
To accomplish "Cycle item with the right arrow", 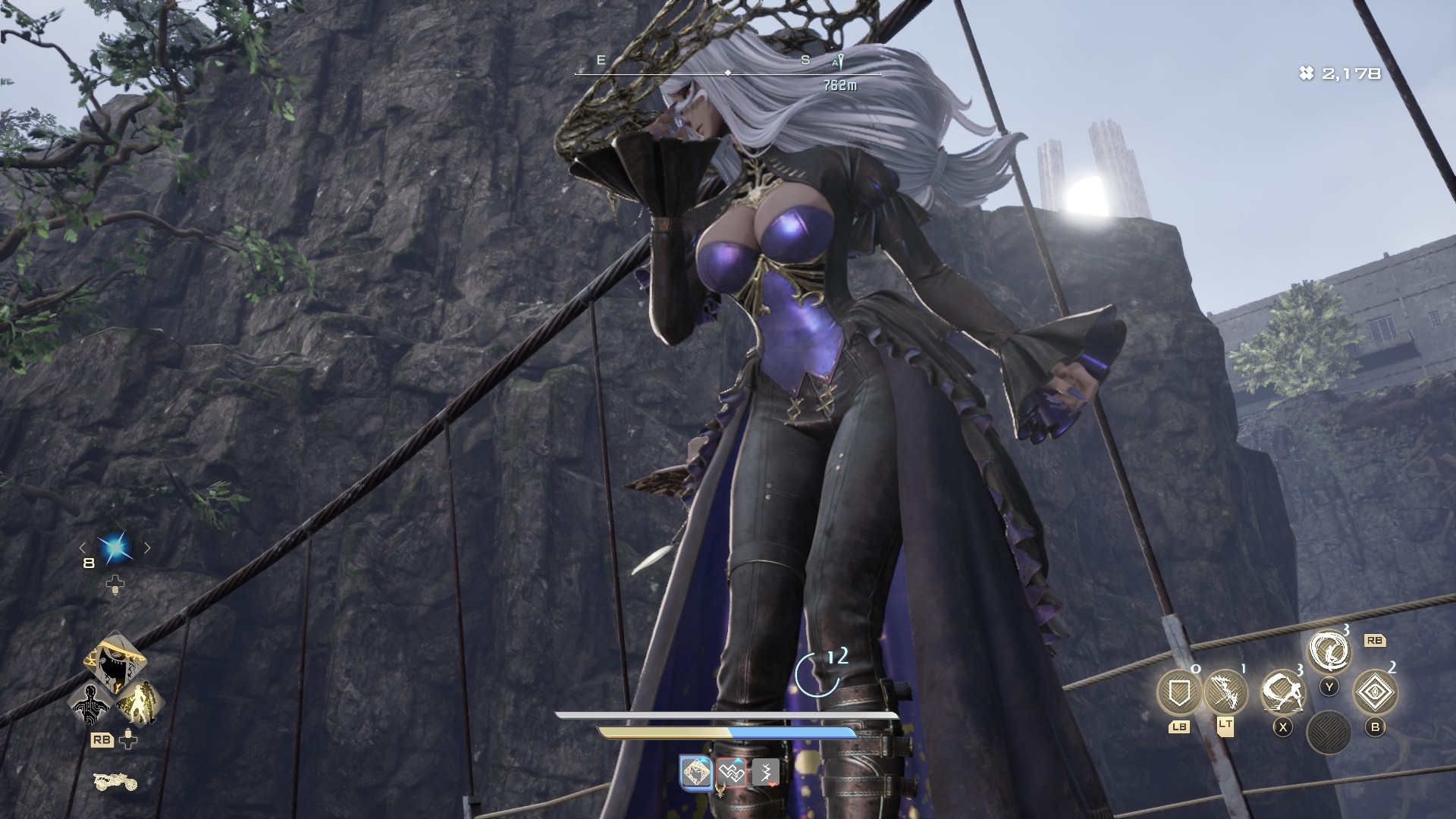I will click(x=147, y=548).
